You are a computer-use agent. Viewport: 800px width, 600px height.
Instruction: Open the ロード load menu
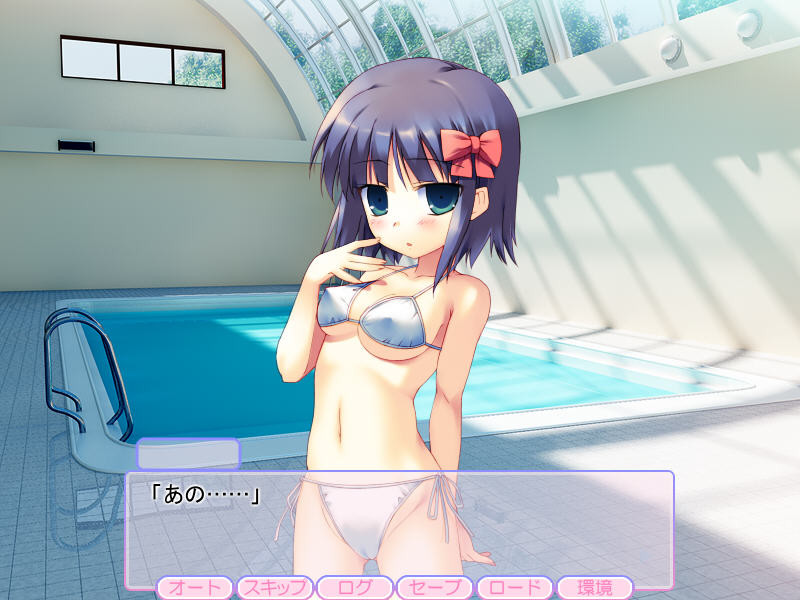(514, 588)
